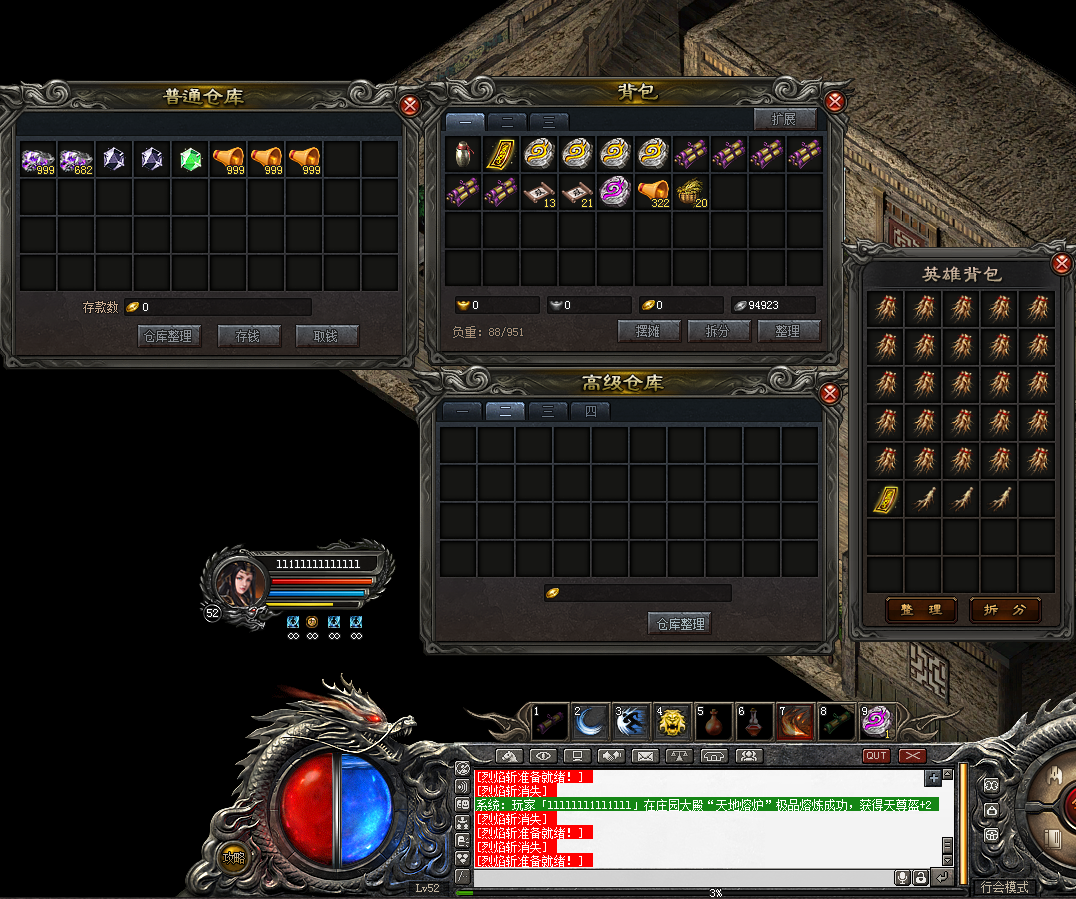Click 整理 in the hero backpack
This screenshot has width=1076, height=899.
pyautogui.click(x=921, y=610)
